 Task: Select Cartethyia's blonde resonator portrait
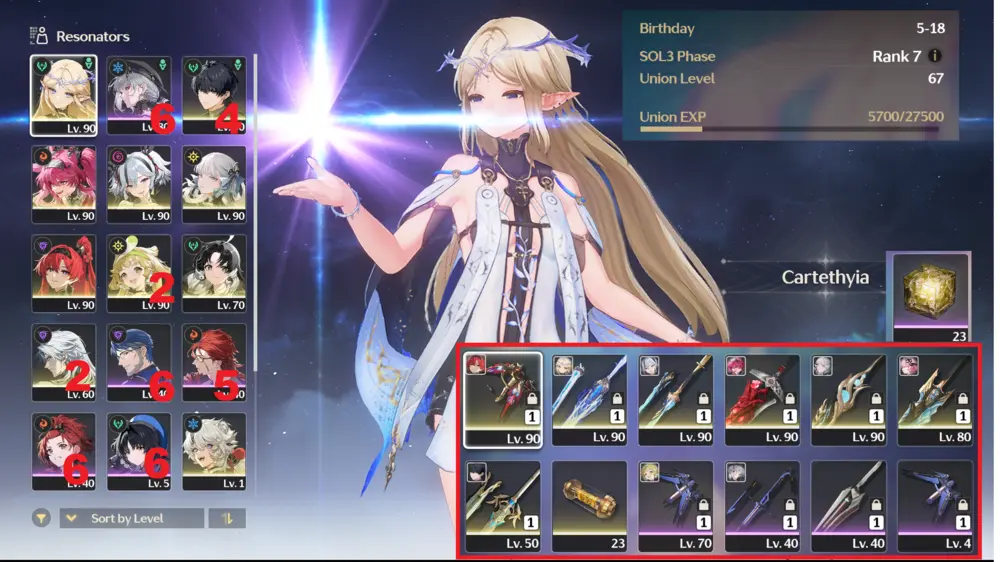click(x=64, y=94)
